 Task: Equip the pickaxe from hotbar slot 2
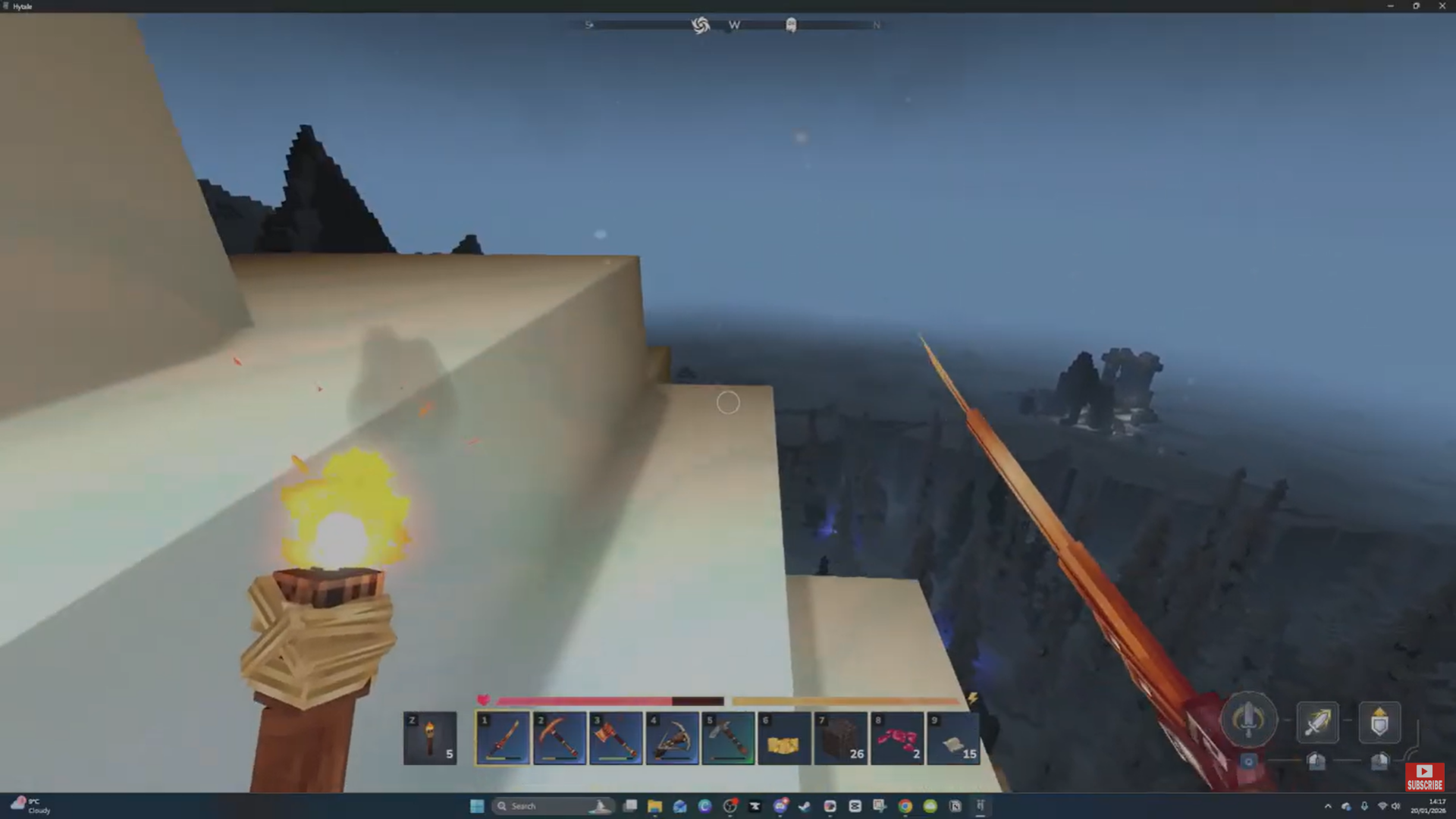click(559, 738)
